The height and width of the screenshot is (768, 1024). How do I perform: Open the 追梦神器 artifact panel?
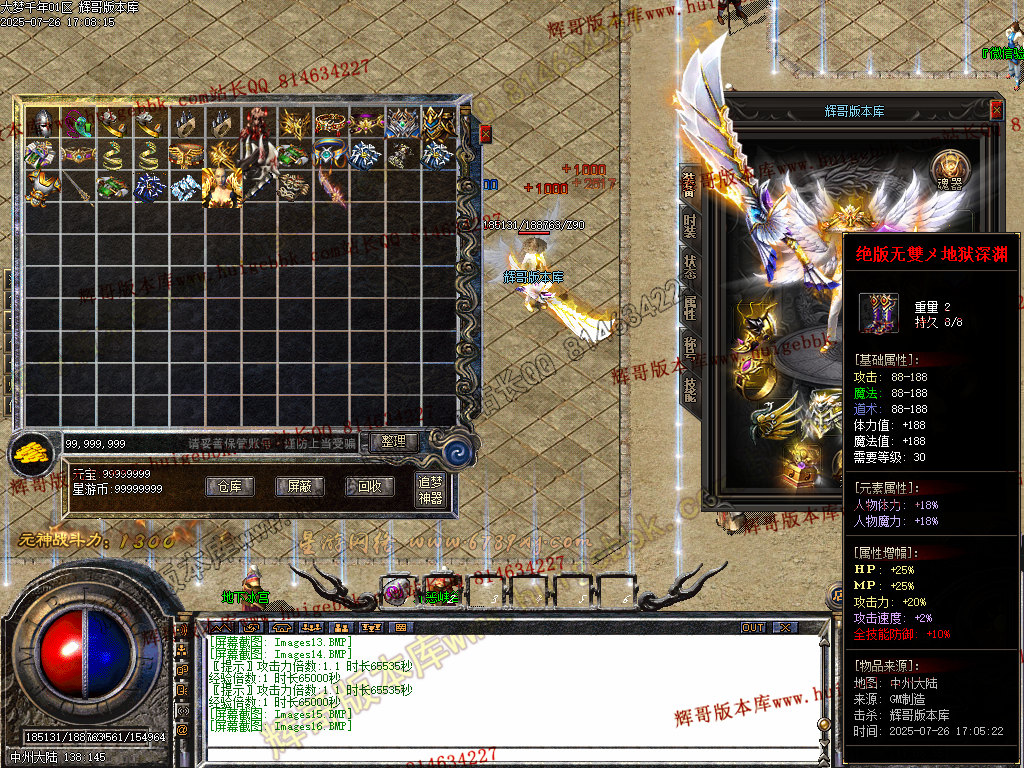(x=430, y=490)
